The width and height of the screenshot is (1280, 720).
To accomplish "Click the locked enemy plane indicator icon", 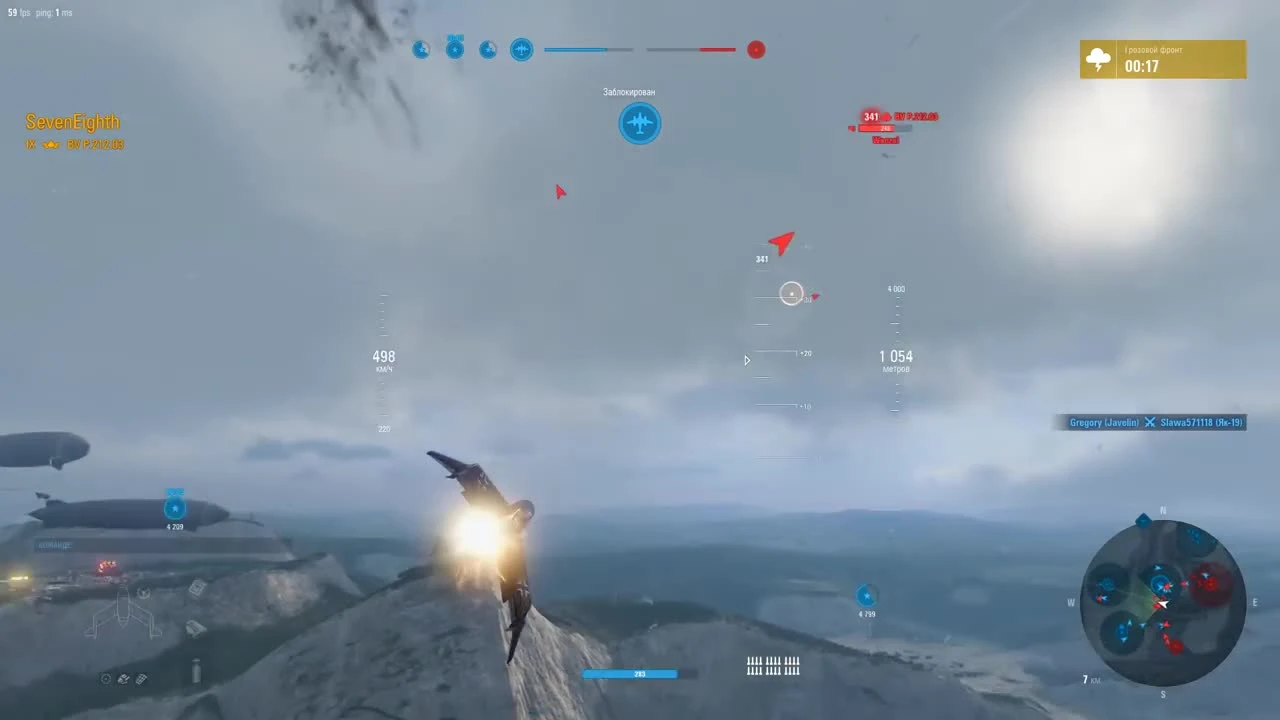I will click(640, 123).
